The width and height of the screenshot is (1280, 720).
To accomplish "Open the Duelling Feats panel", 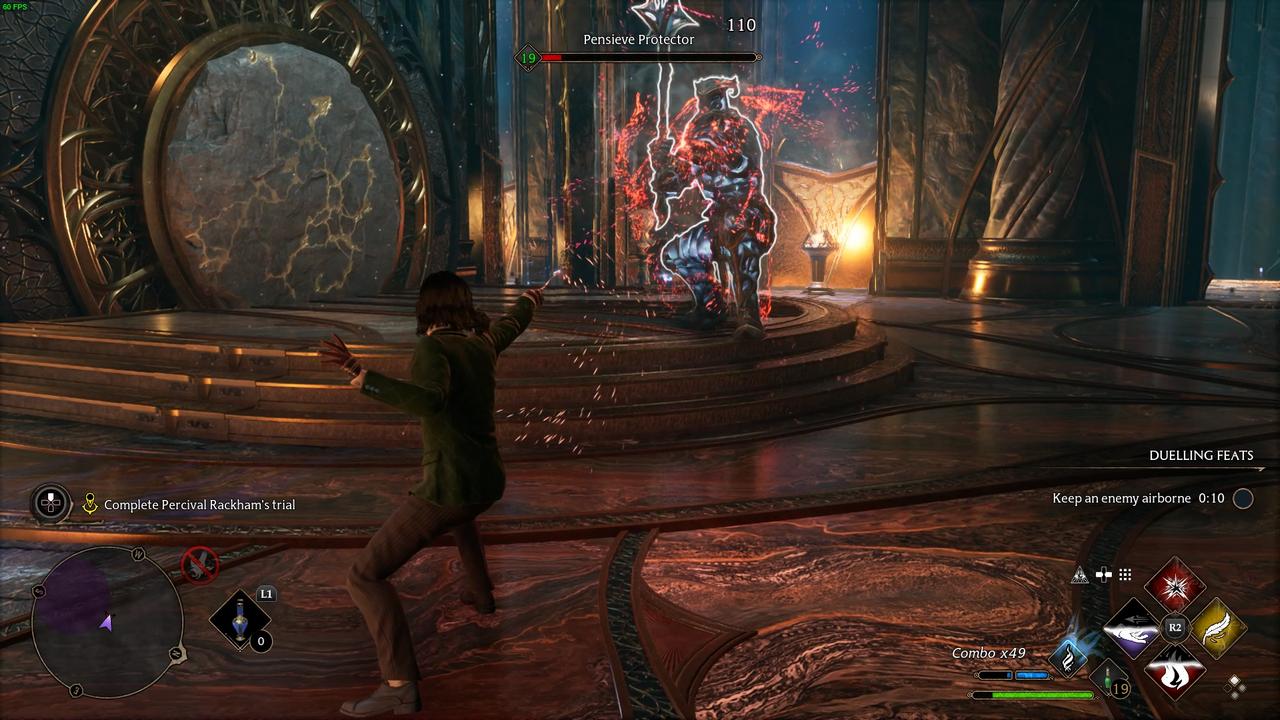I will pos(1200,455).
